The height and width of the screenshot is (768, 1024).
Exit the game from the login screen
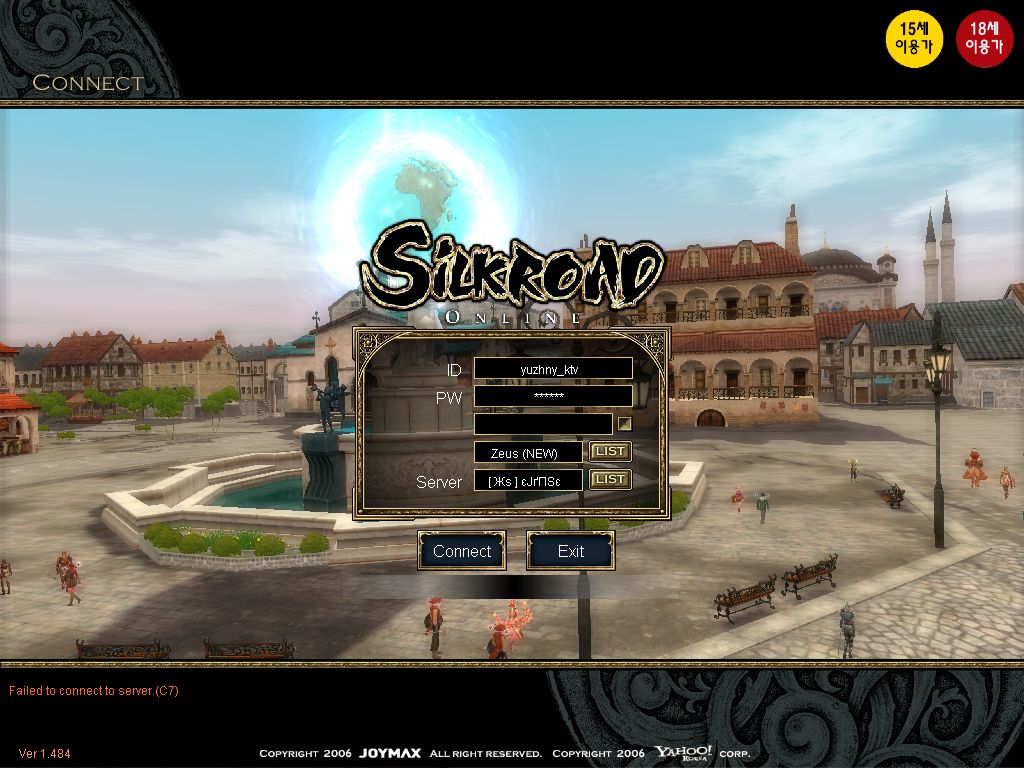(x=570, y=551)
